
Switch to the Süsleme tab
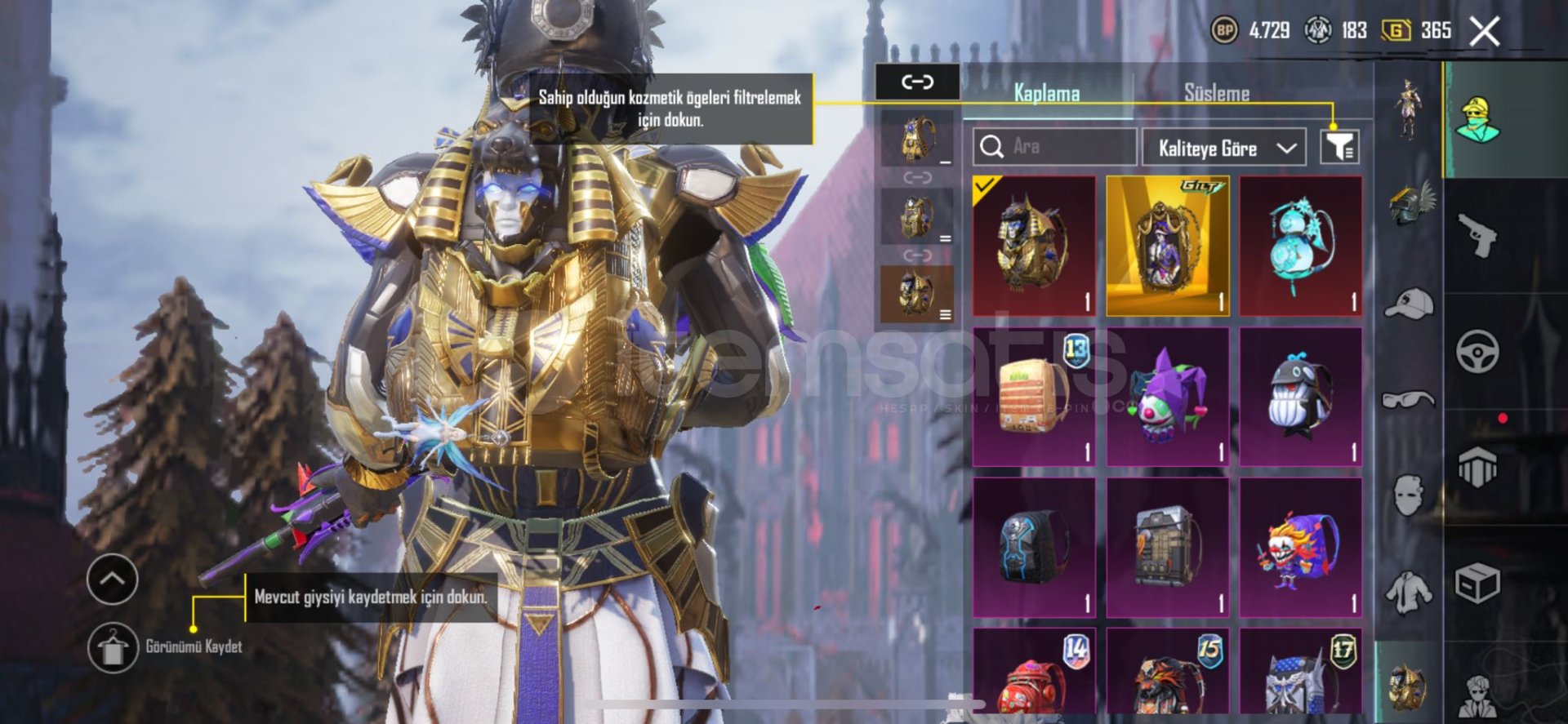point(1216,93)
